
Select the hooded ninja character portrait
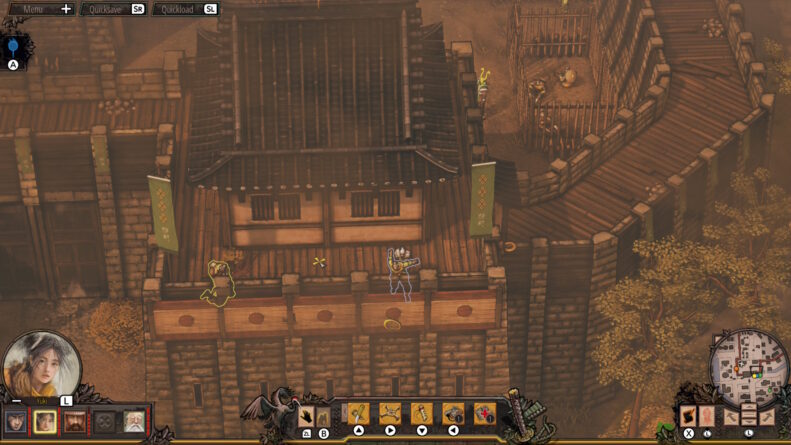coord(16,422)
